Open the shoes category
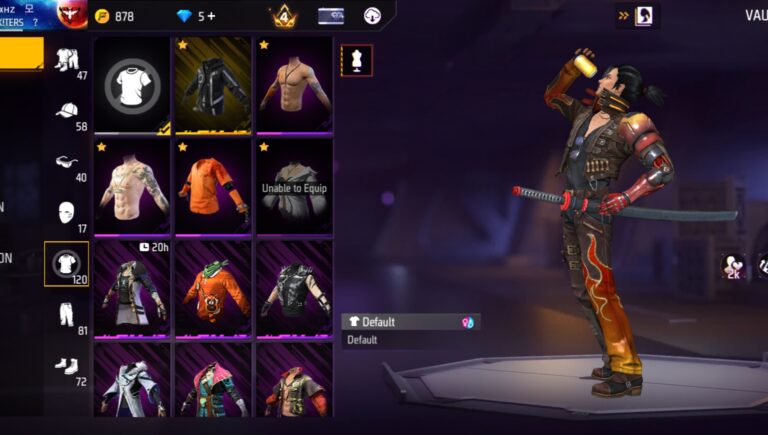Viewport: 768px width, 435px height. click(67, 366)
